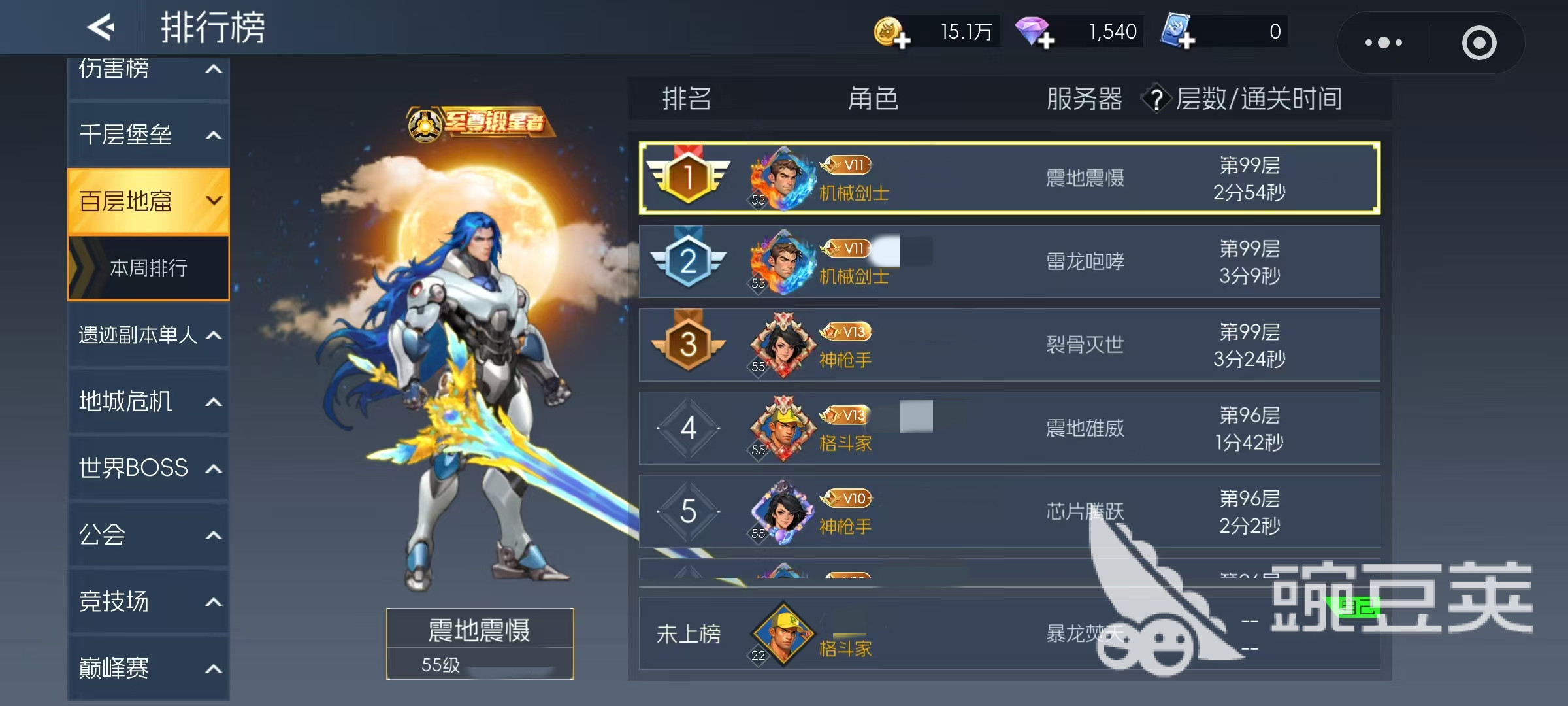The image size is (1568, 706).
Task: Expand the 巅峰赛 section
Action: [x=148, y=668]
